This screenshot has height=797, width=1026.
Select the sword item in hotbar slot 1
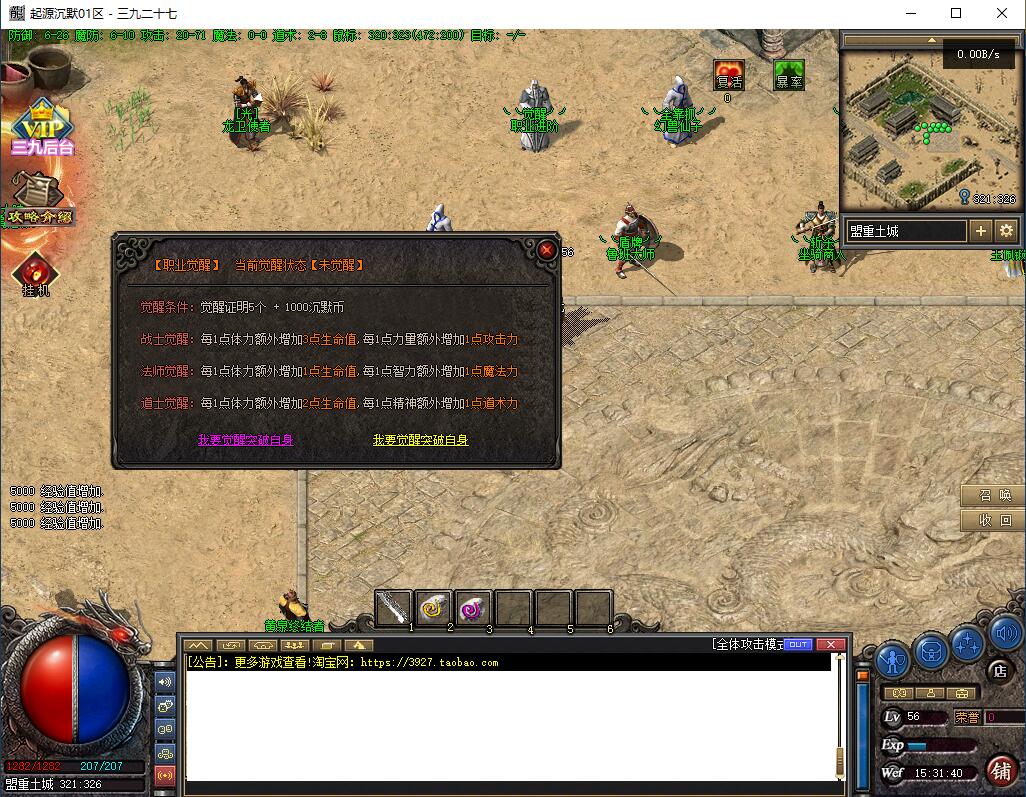tap(394, 607)
